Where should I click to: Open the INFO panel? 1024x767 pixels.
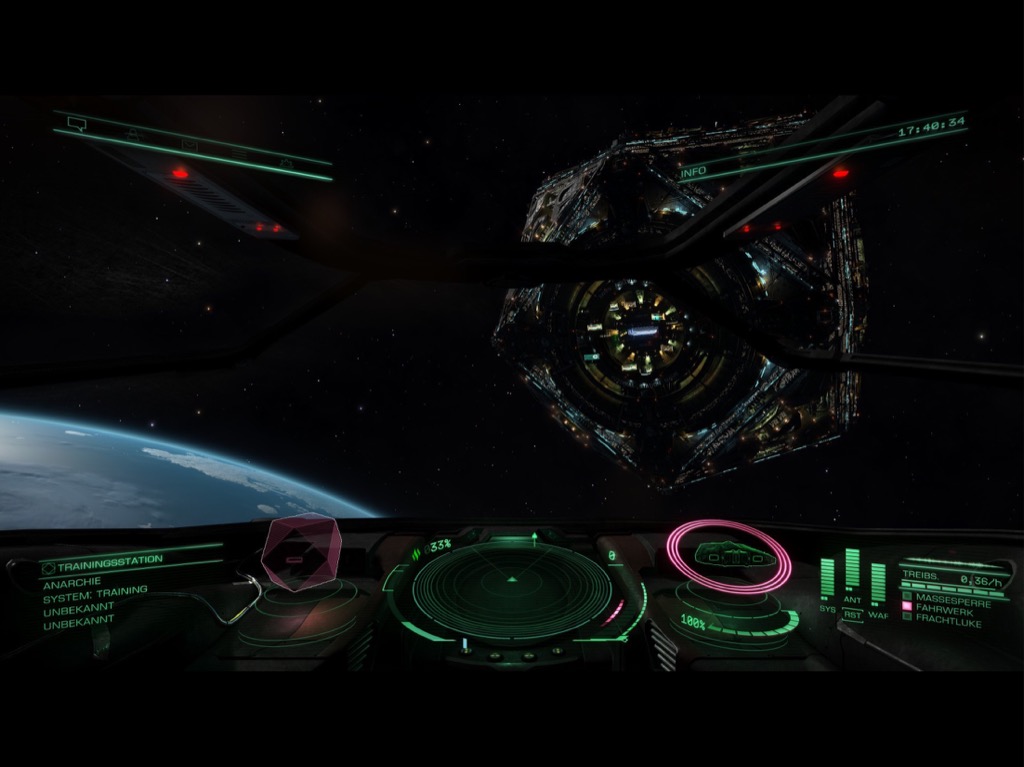[693, 172]
